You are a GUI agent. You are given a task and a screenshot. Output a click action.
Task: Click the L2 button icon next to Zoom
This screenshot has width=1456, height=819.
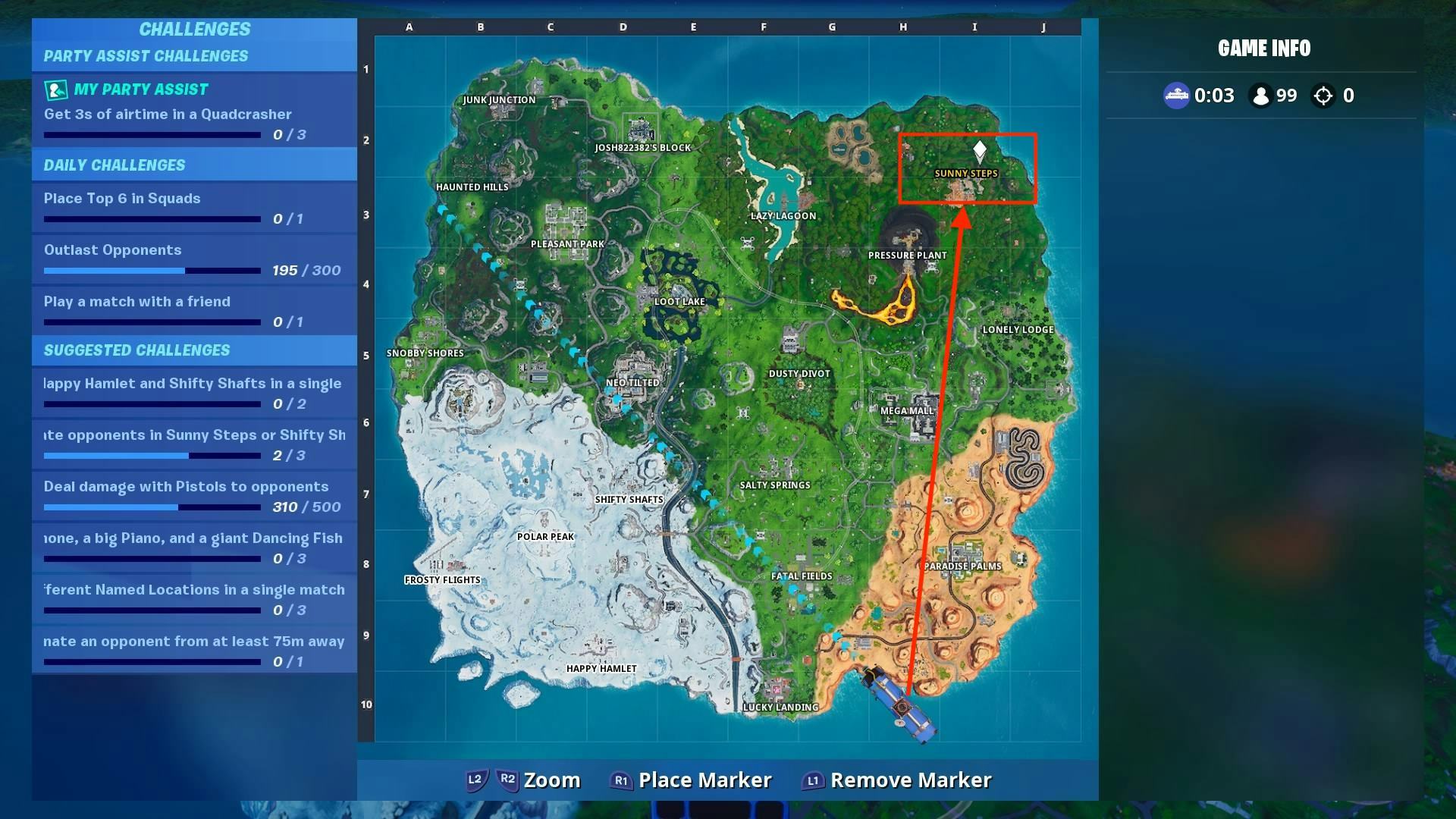pos(474,780)
